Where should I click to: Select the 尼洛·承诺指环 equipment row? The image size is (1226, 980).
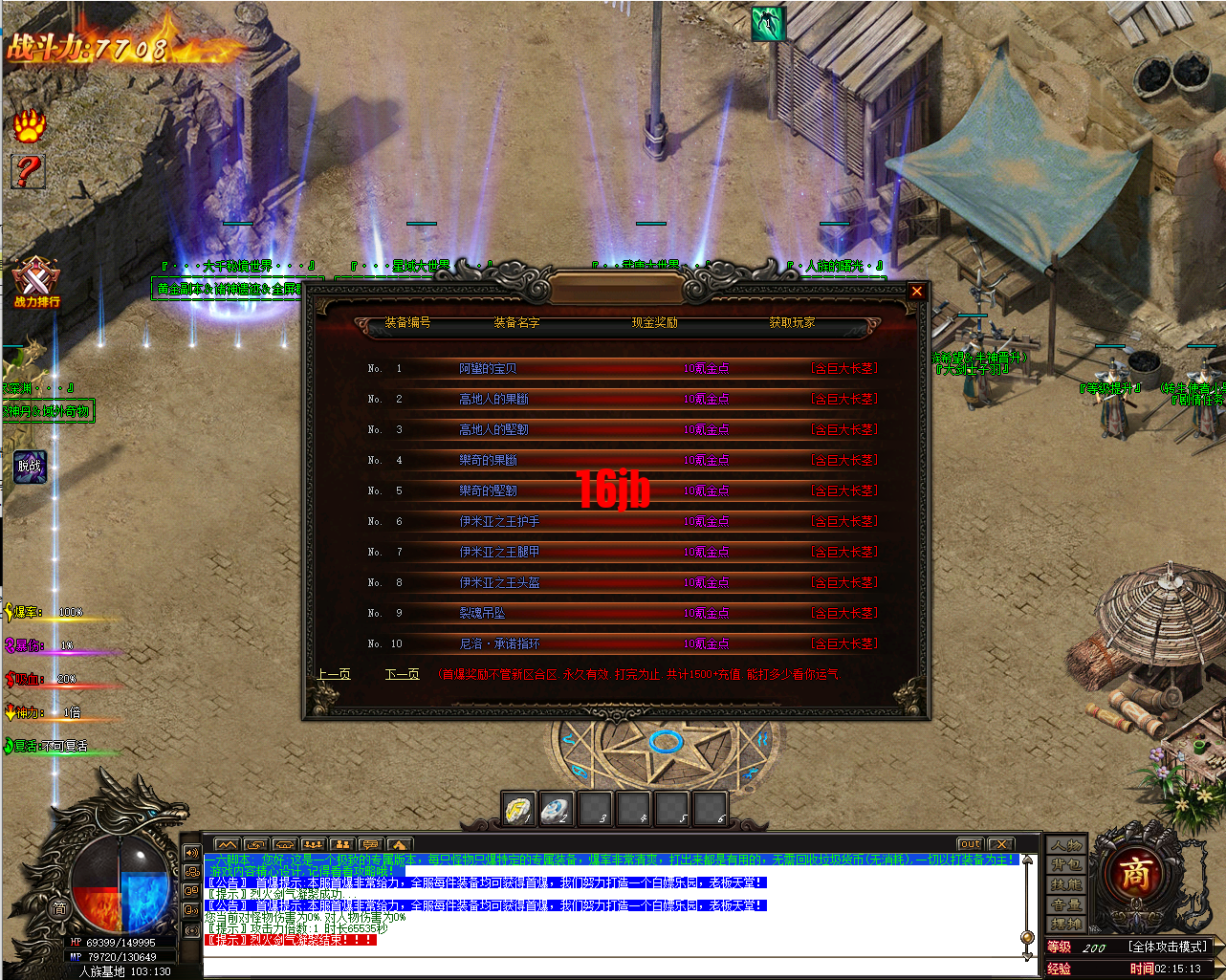pyautogui.click(x=499, y=643)
